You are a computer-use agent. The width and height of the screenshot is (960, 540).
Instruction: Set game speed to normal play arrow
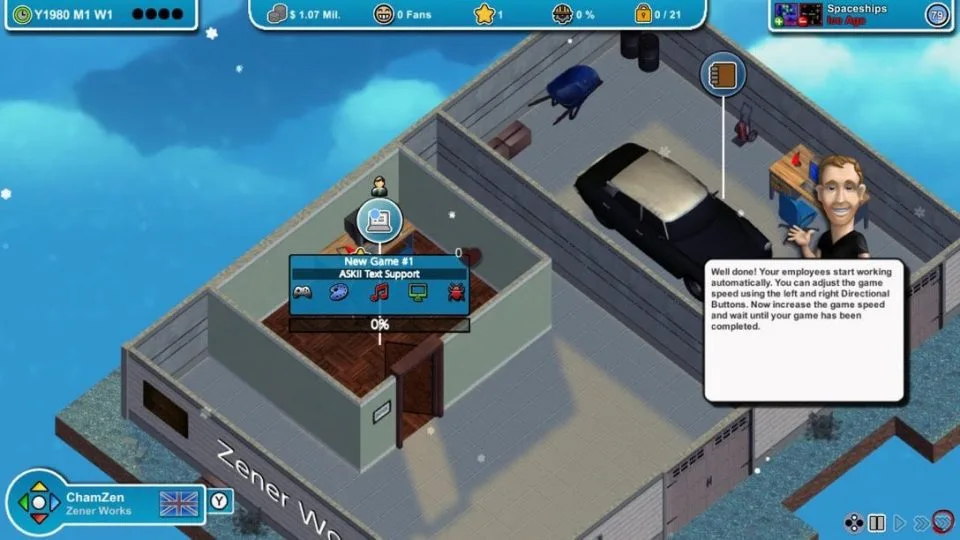click(x=898, y=523)
